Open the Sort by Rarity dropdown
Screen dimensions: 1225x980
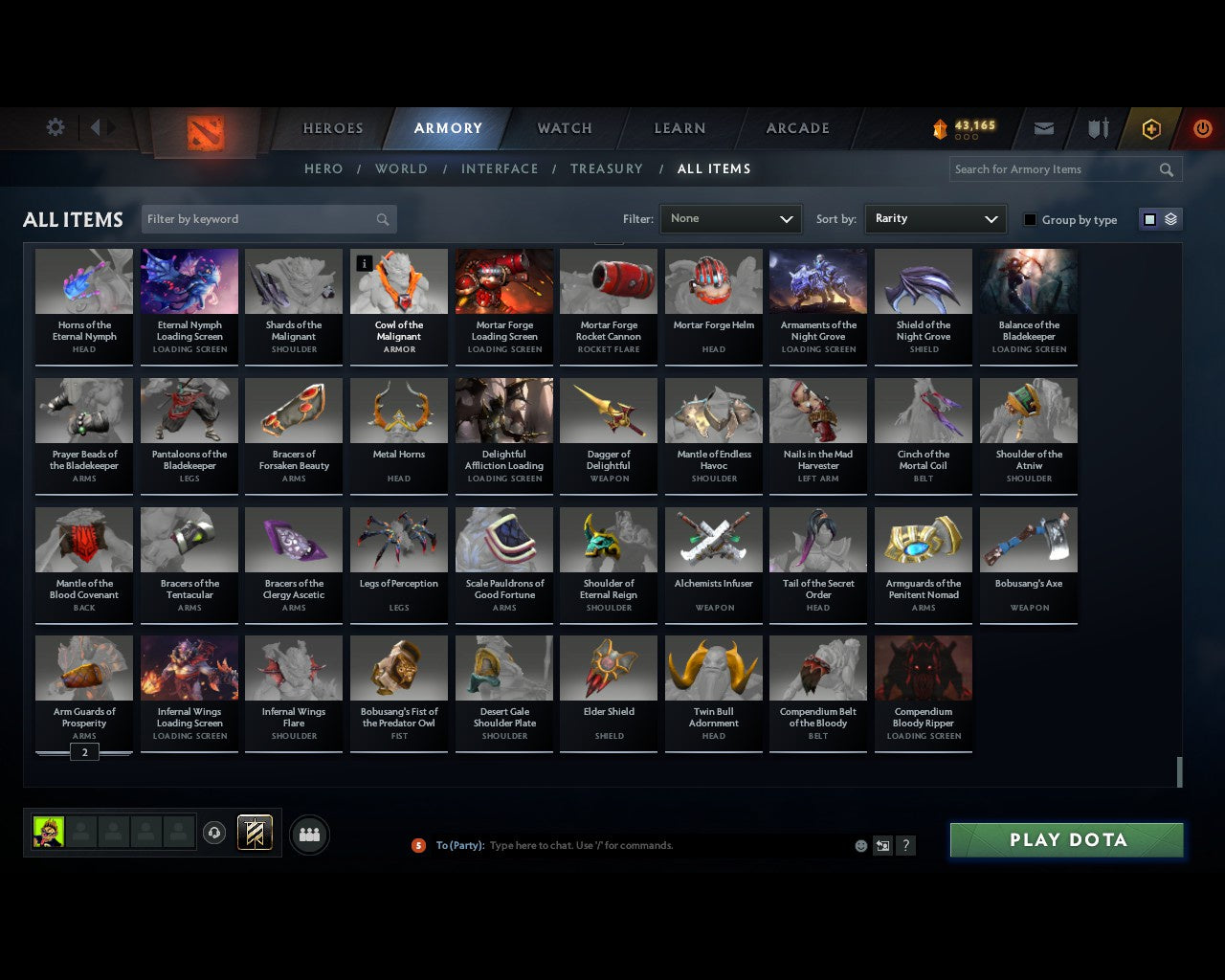(x=935, y=219)
